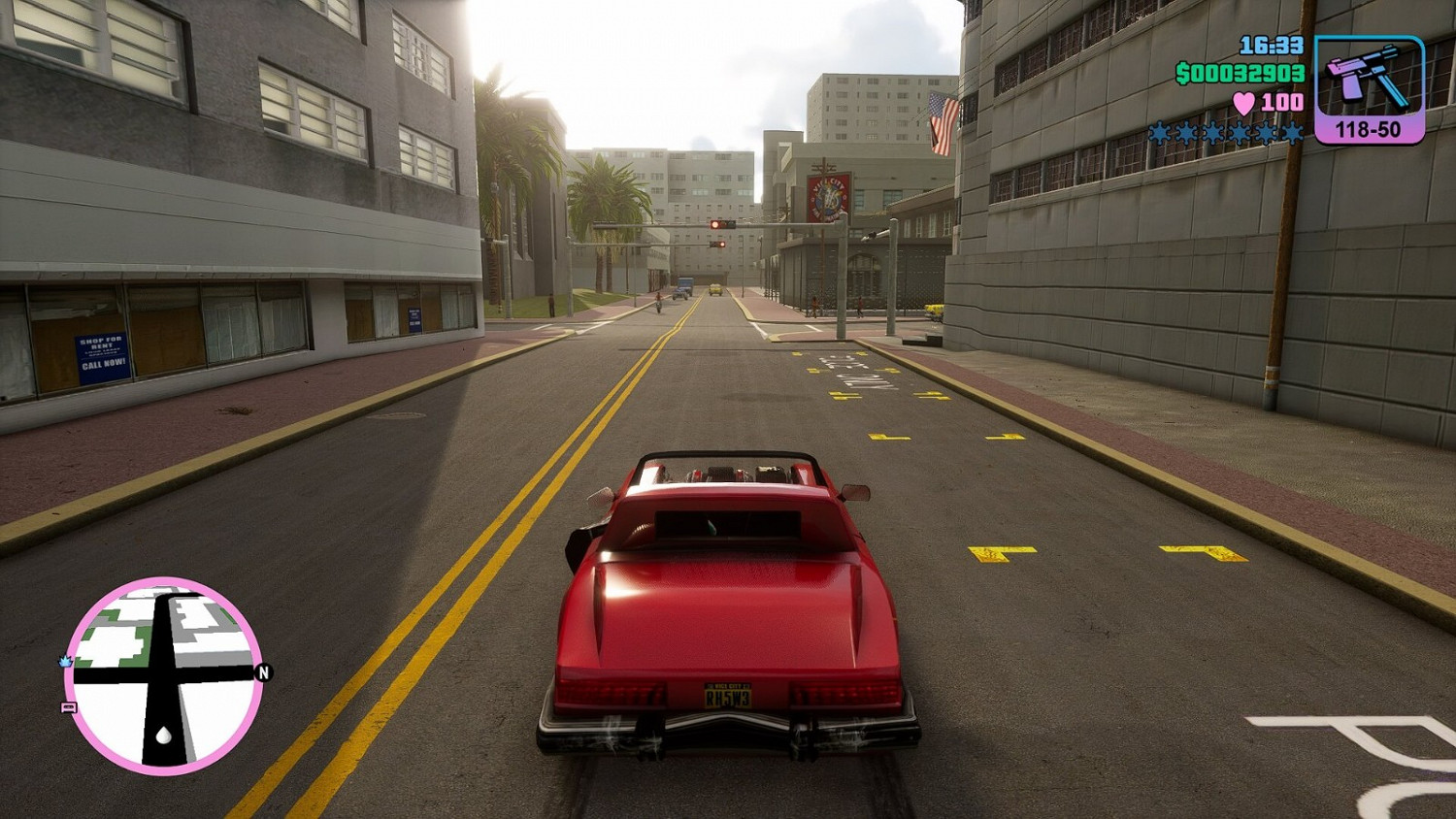Click the pink heart health icon
Screen dimensions: 1456x819
[1246, 102]
